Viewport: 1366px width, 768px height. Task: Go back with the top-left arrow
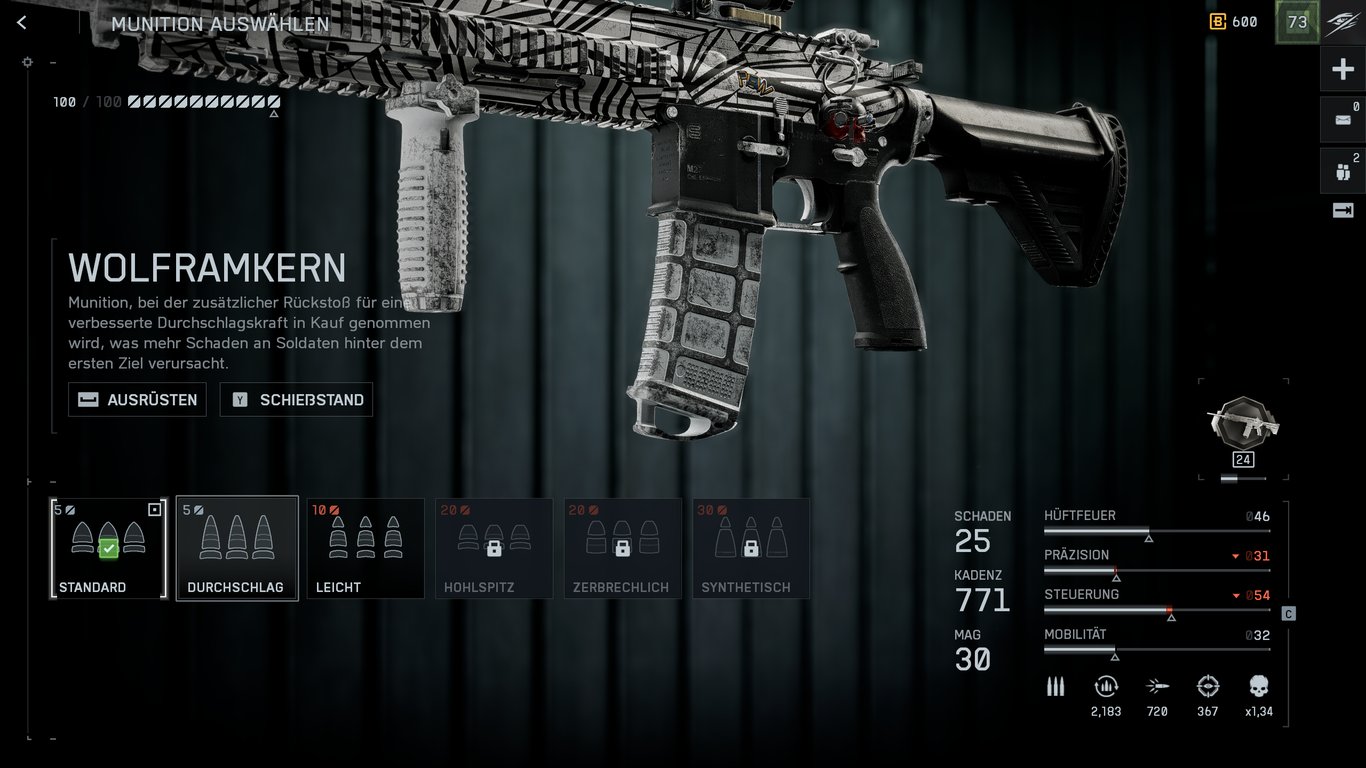22,23
